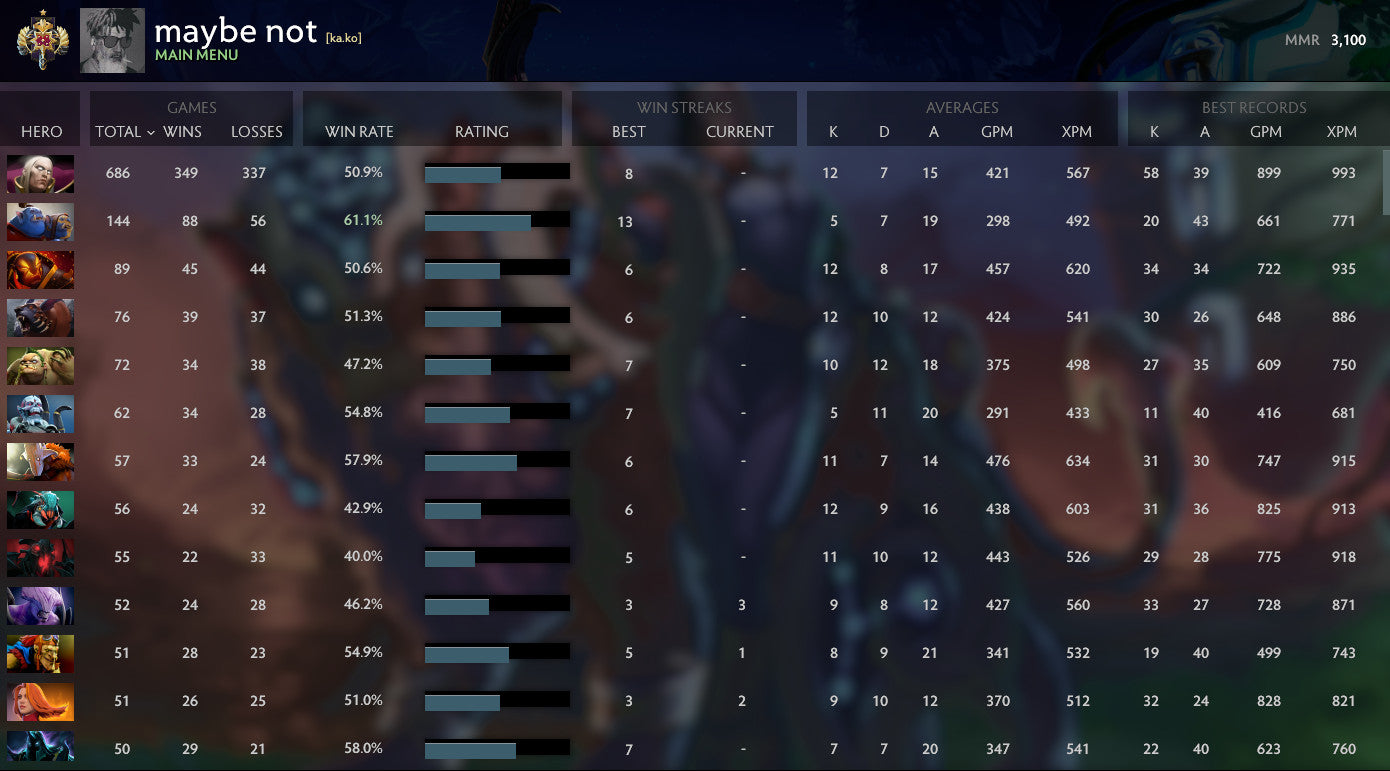Click the HERO column header
This screenshot has height=771, width=1390.
click(x=40, y=131)
